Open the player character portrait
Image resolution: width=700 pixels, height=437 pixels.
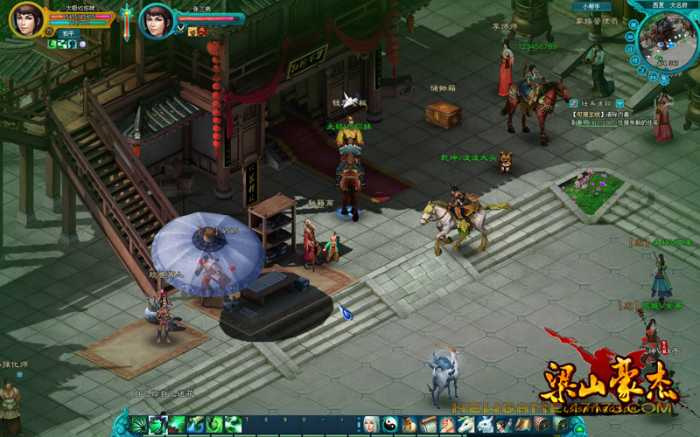pyautogui.click(x=26, y=19)
